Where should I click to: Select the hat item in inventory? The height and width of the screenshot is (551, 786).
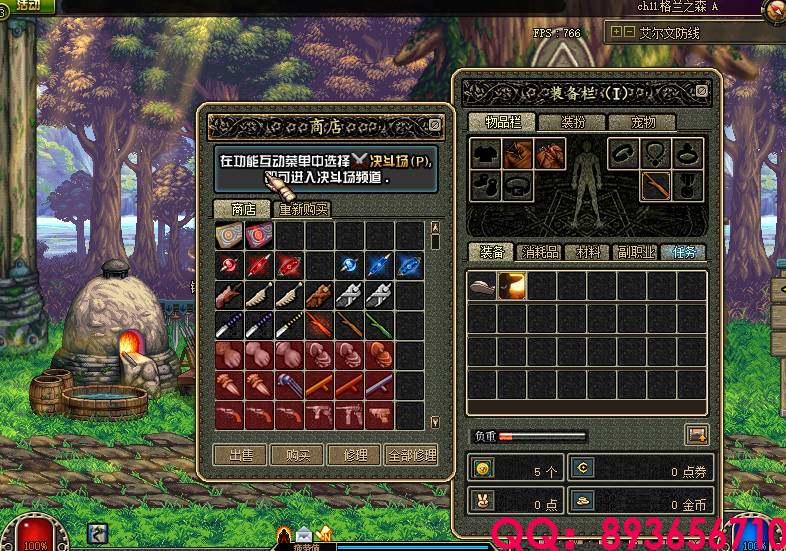[x=483, y=287]
